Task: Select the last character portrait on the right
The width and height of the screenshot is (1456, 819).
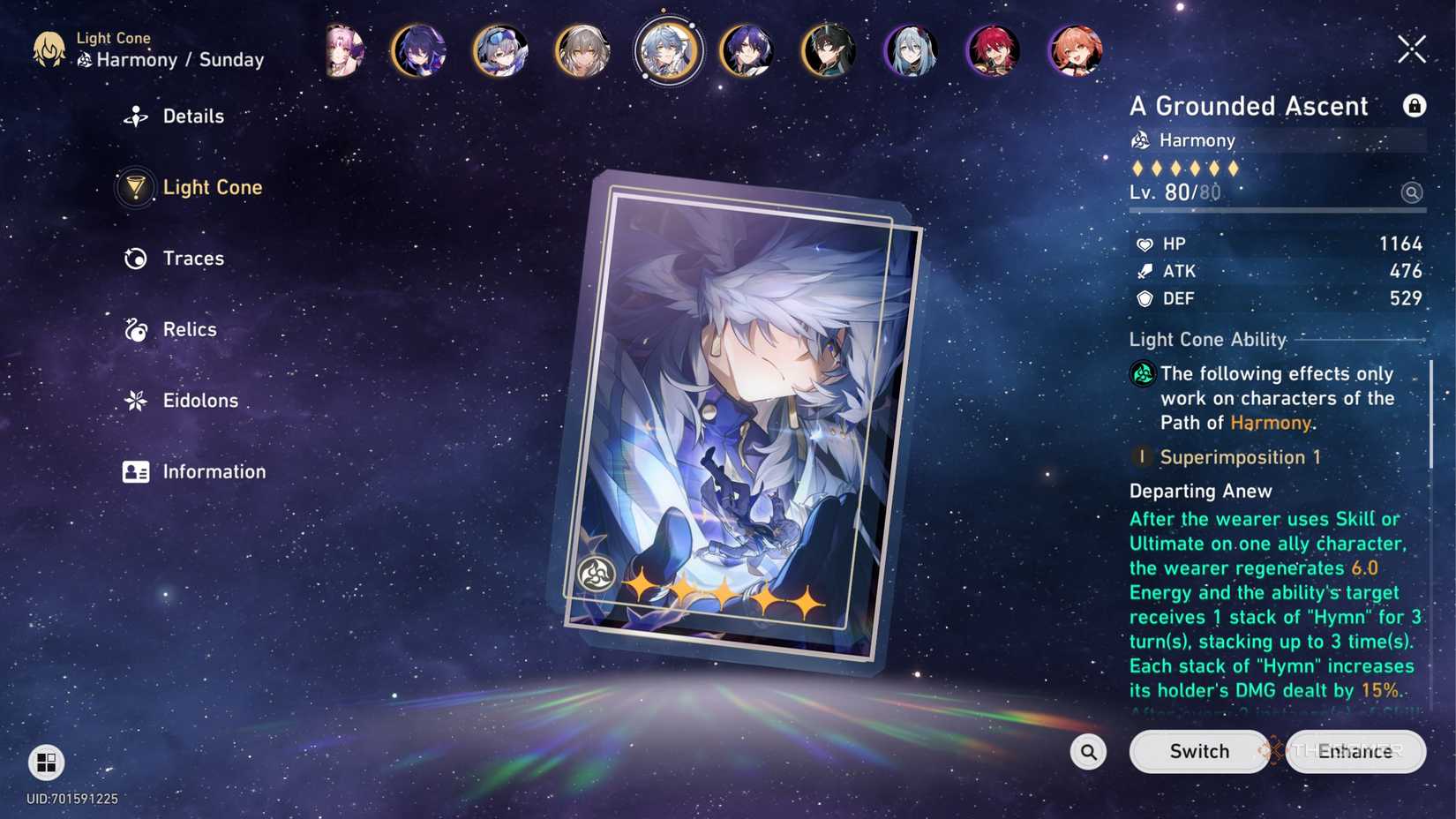Action: (x=1075, y=51)
